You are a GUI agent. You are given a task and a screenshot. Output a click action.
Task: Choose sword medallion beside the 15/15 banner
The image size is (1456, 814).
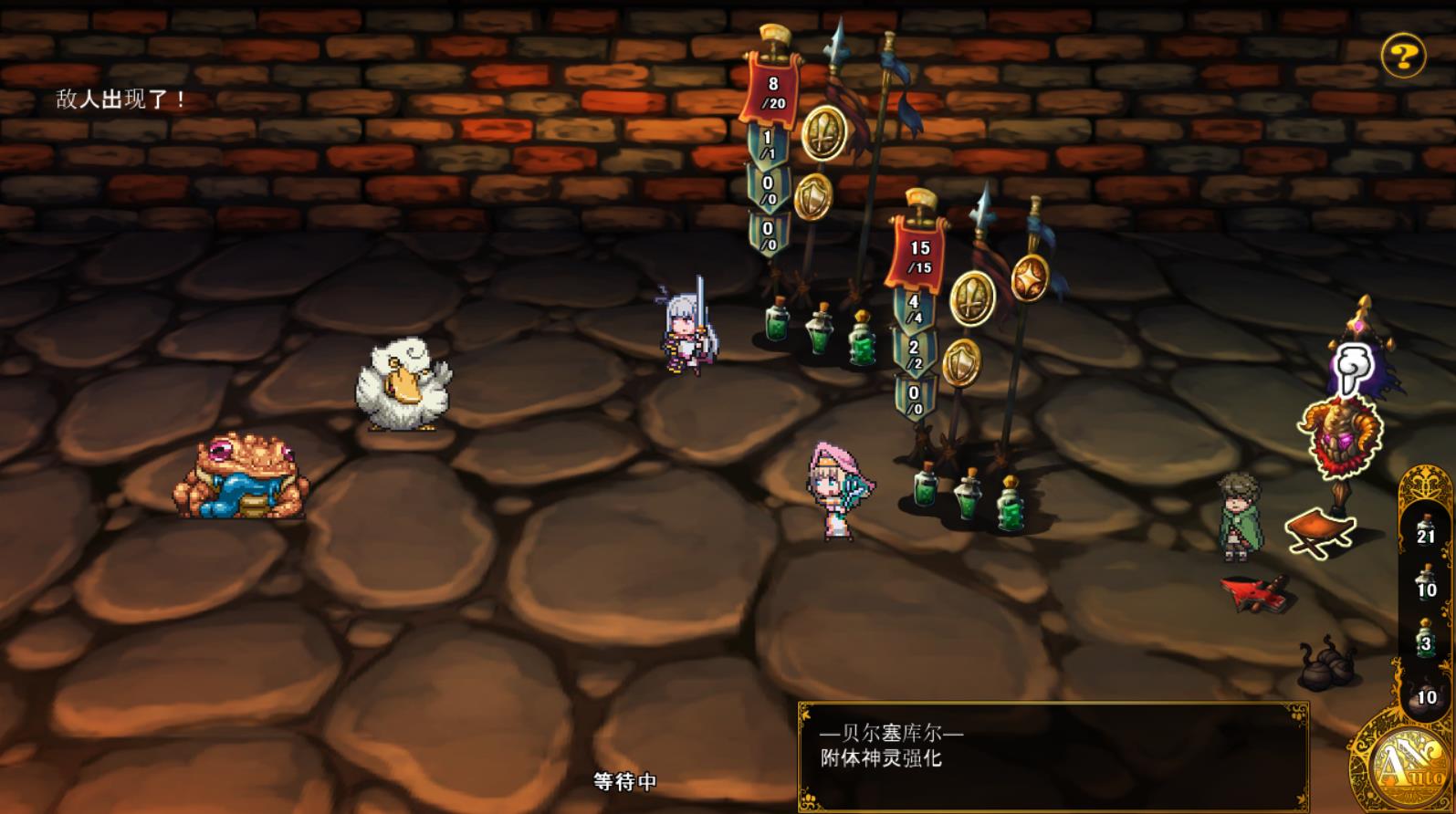pyautogui.click(x=972, y=297)
